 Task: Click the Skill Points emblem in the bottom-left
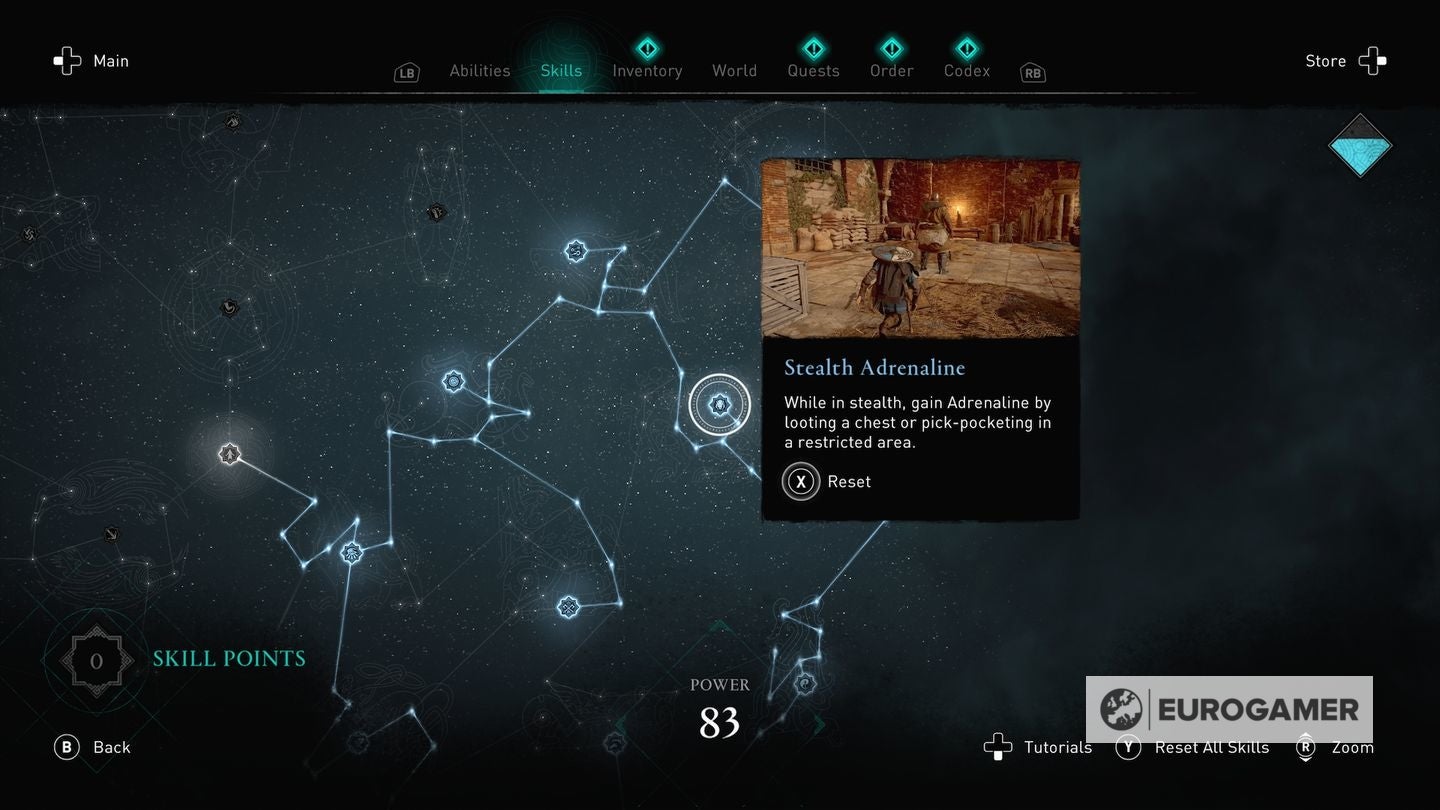(96, 659)
